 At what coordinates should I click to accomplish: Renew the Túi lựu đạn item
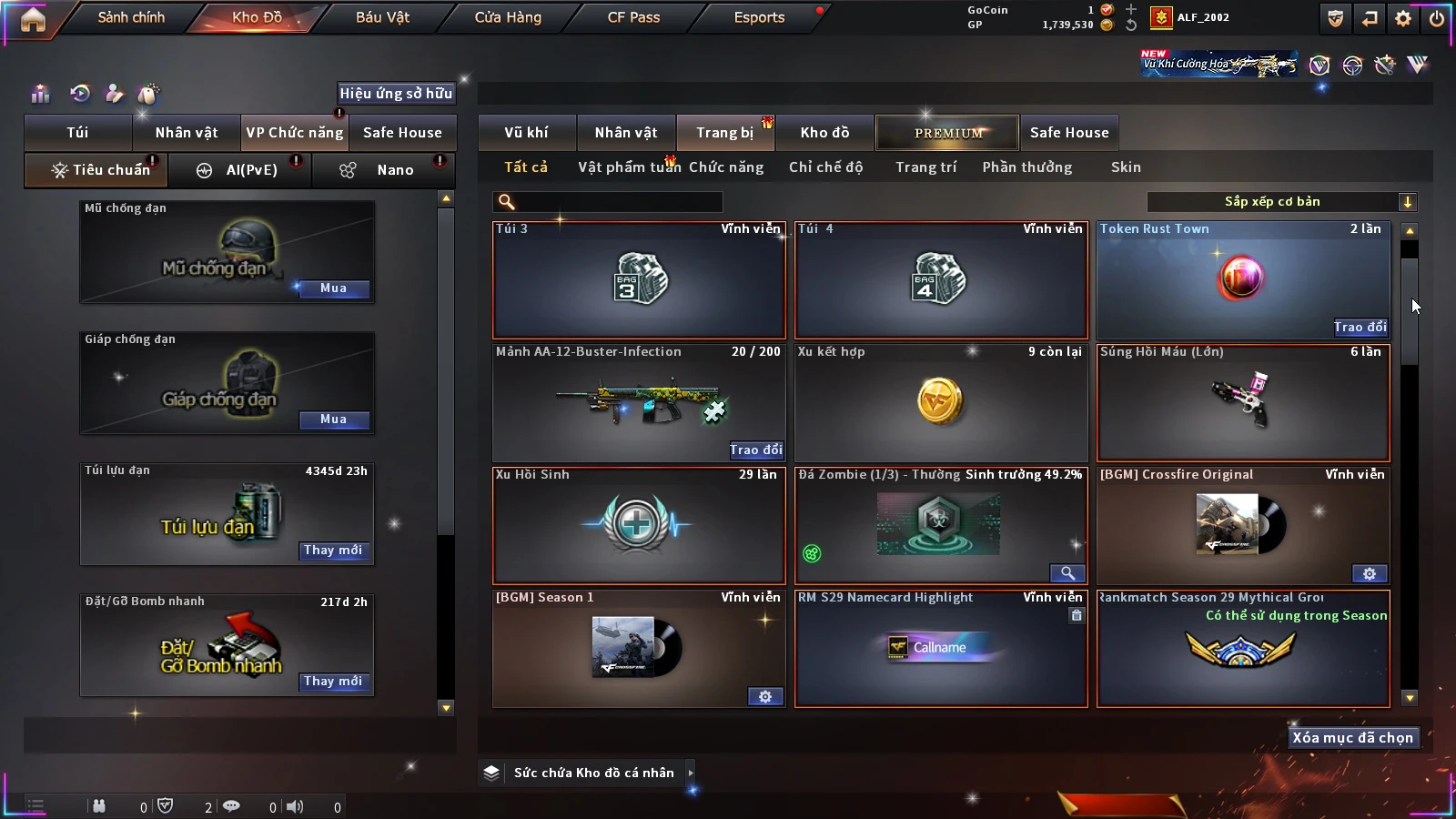pos(333,551)
